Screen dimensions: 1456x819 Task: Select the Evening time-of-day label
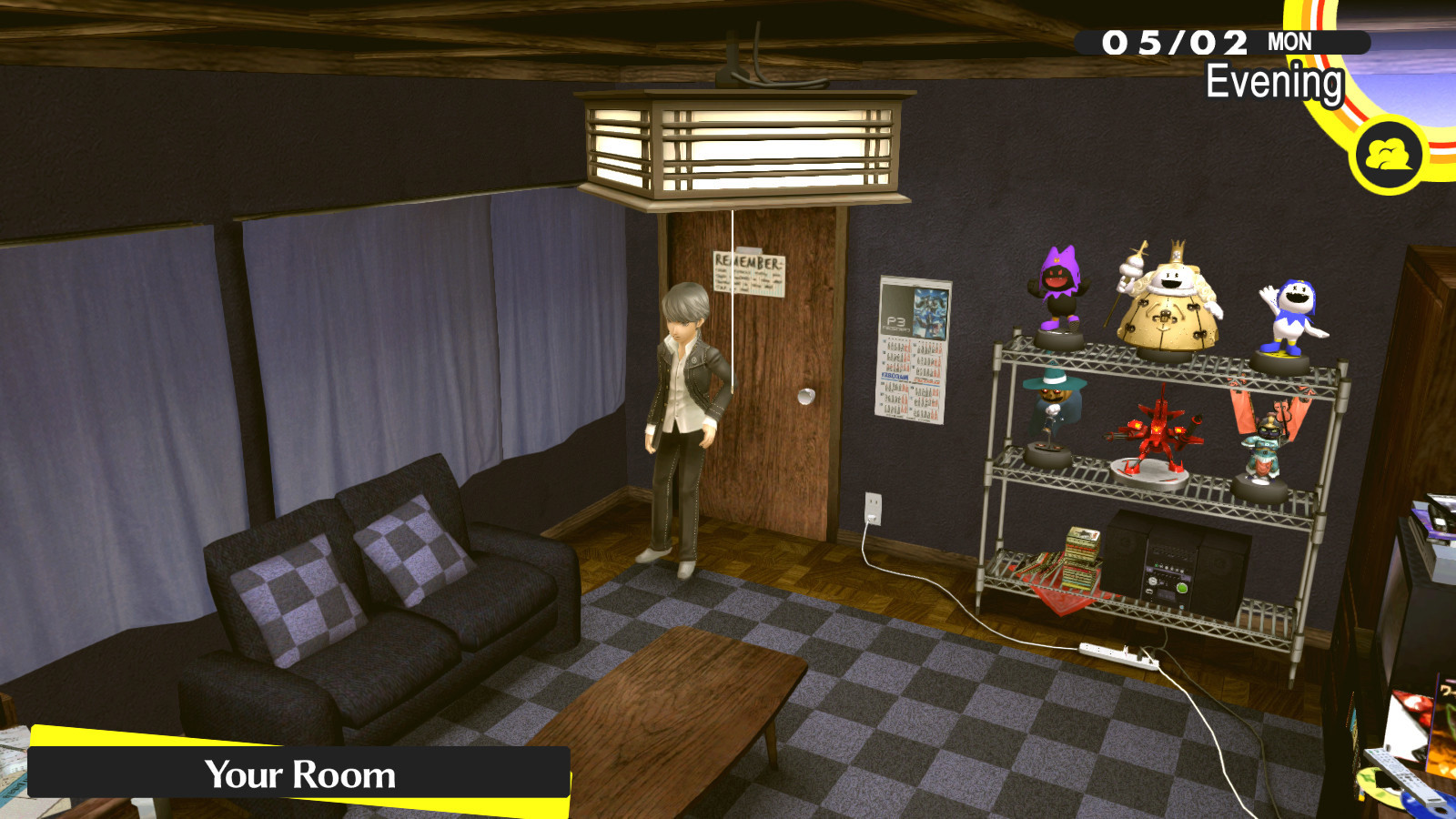pyautogui.click(x=1274, y=85)
